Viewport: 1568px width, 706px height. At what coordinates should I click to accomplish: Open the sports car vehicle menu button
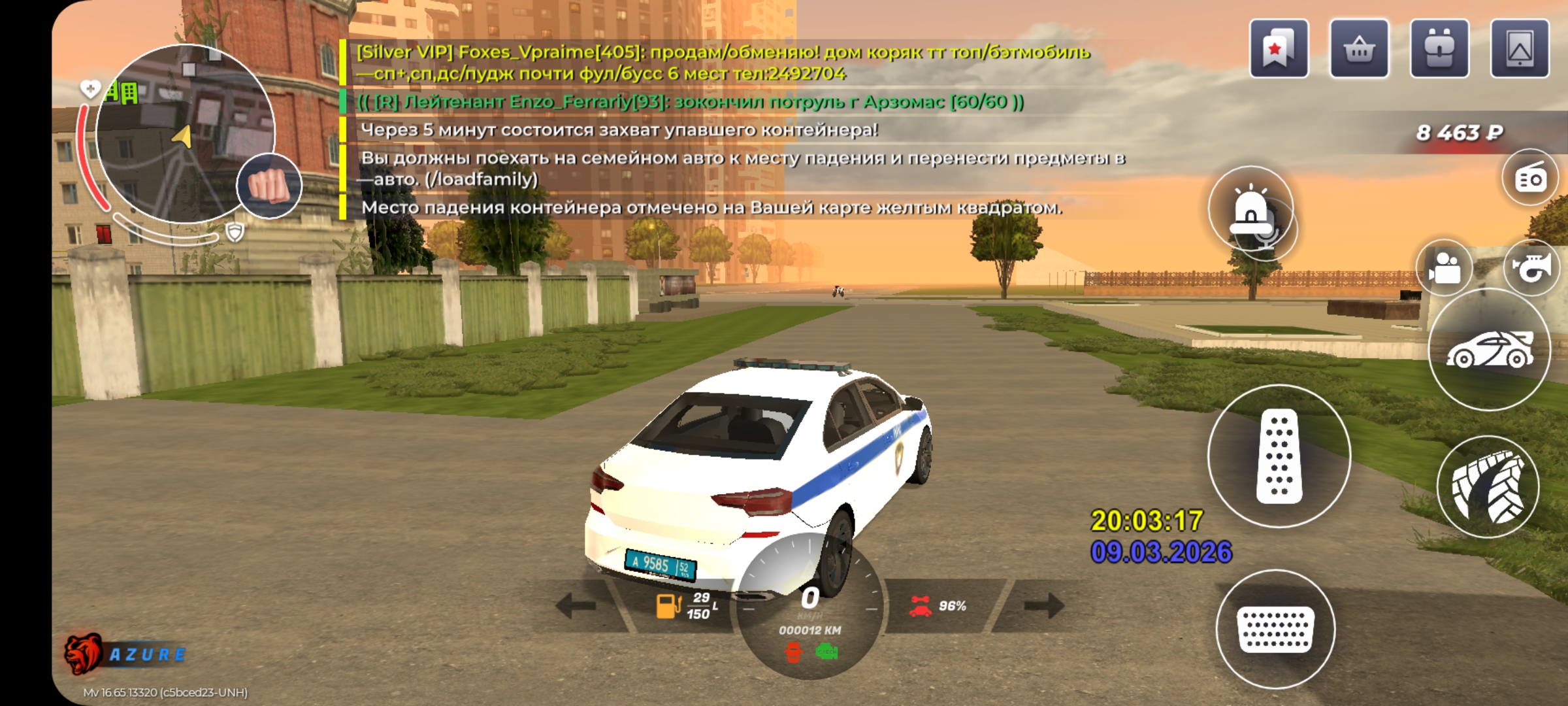(1489, 350)
